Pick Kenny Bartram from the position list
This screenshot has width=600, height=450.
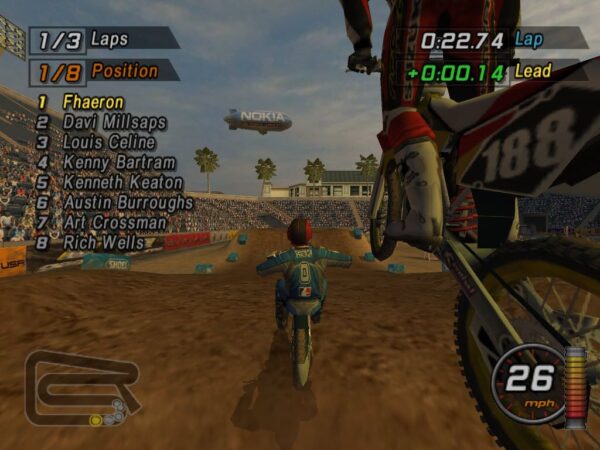(x=118, y=162)
